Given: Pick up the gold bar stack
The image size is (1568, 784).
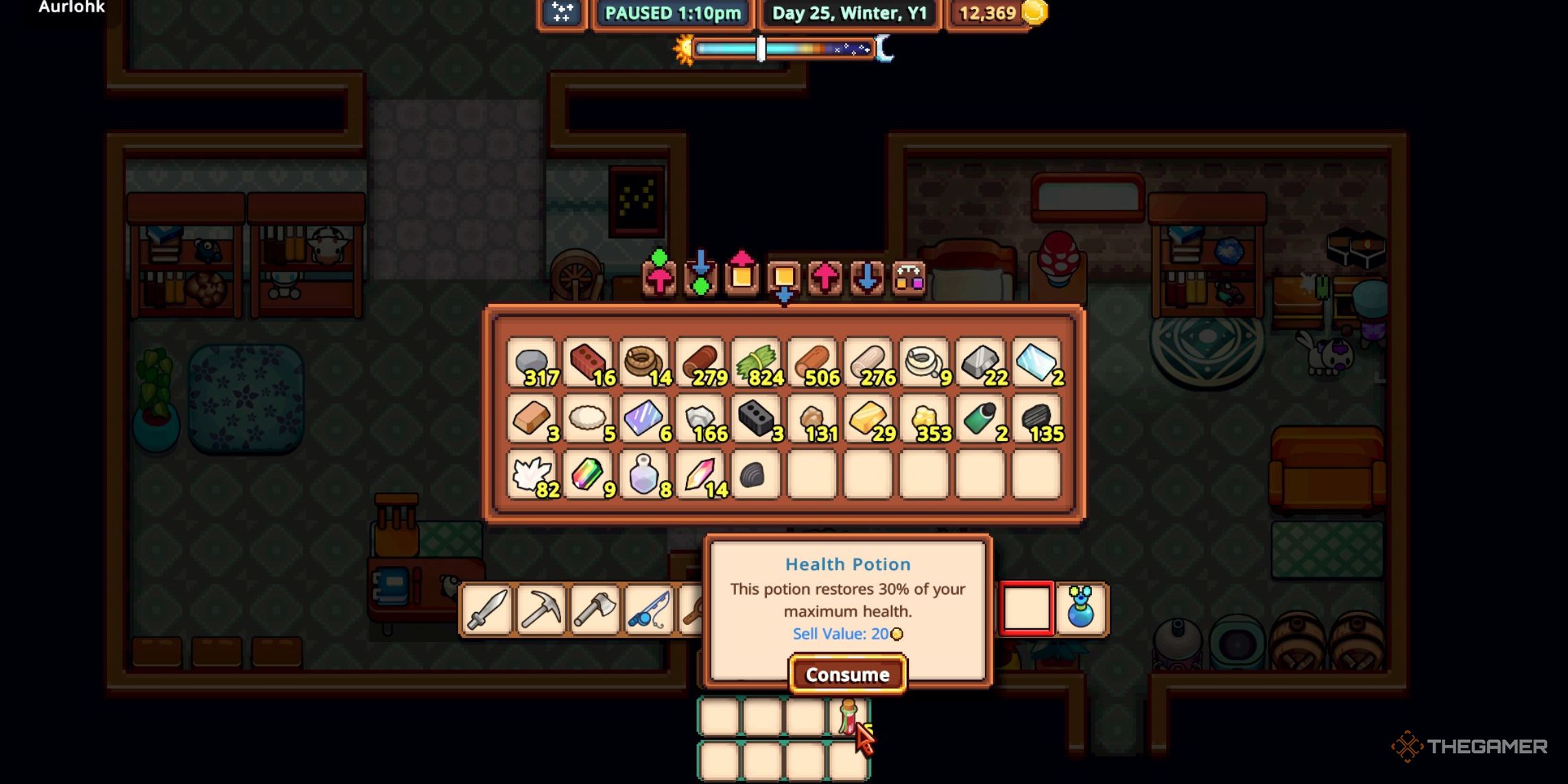Looking at the screenshot, I should 868,419.
